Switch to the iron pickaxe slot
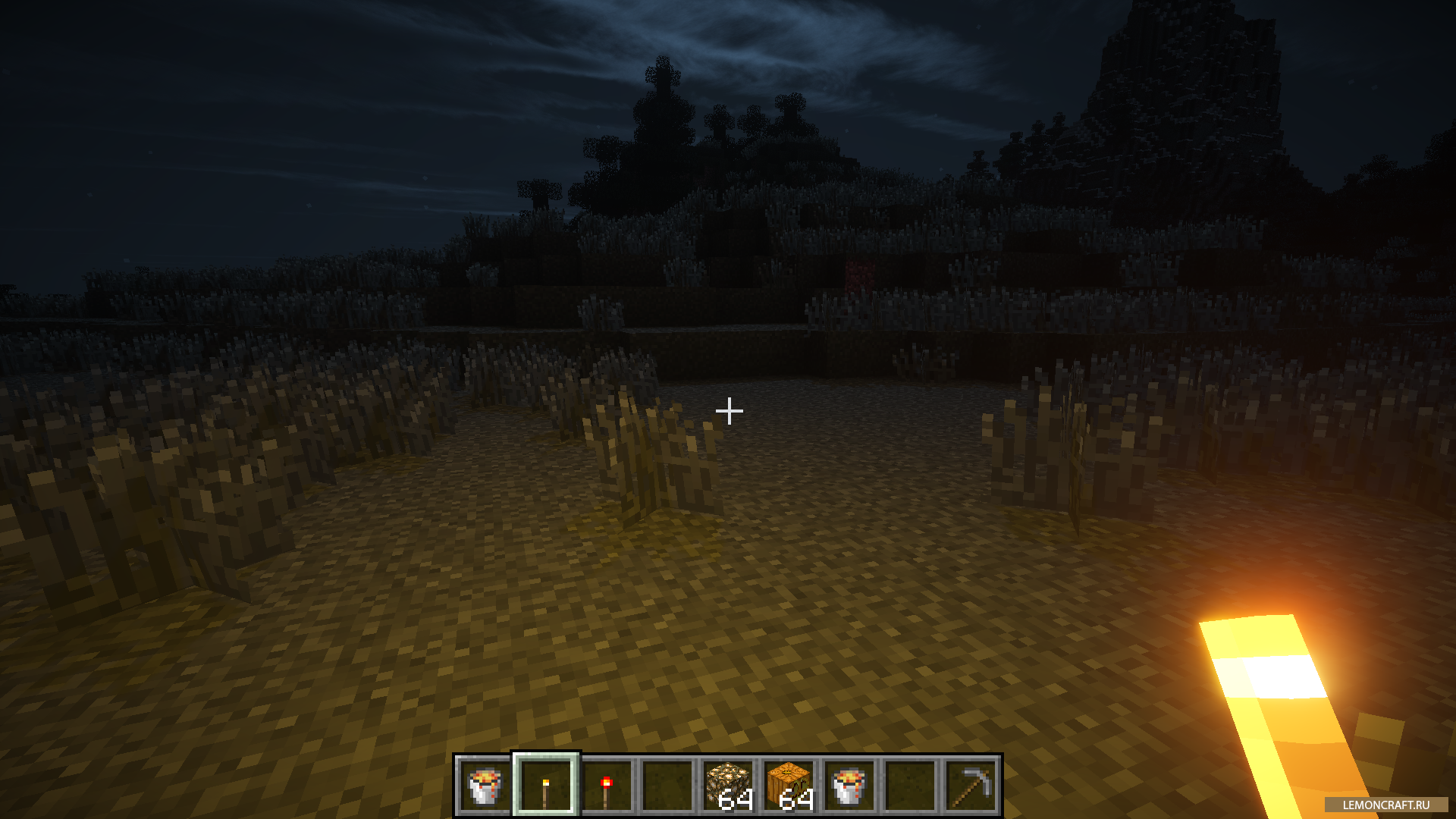 coord(971,786)
